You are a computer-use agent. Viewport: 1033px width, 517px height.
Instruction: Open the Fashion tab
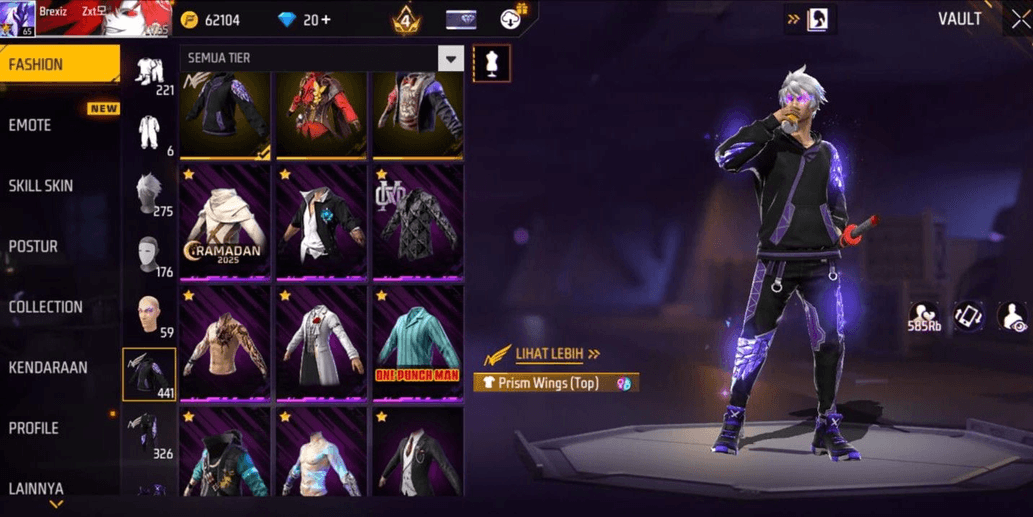coord(60,65)
